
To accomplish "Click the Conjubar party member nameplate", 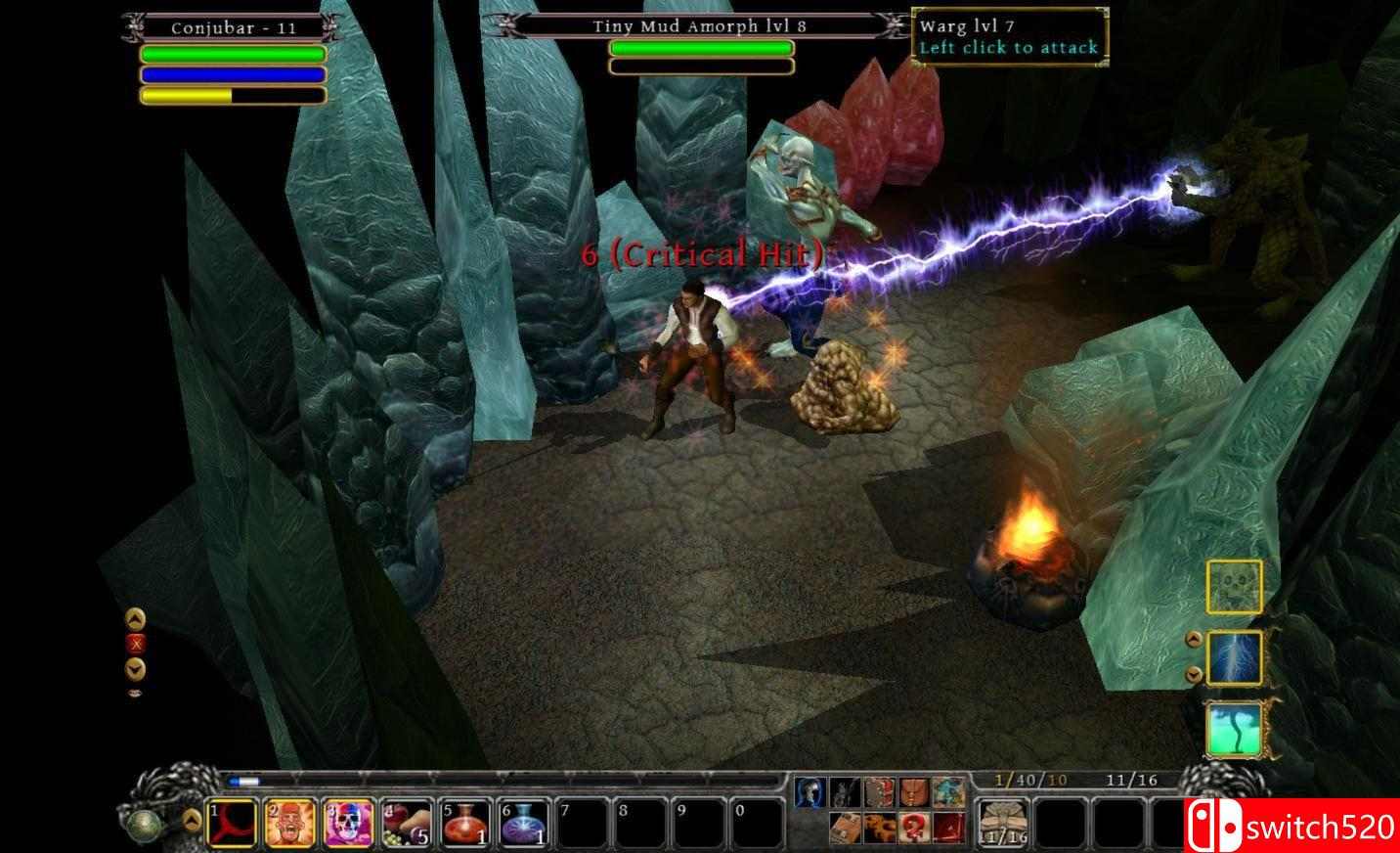I will pyautogui.click(x=233, y=27).
